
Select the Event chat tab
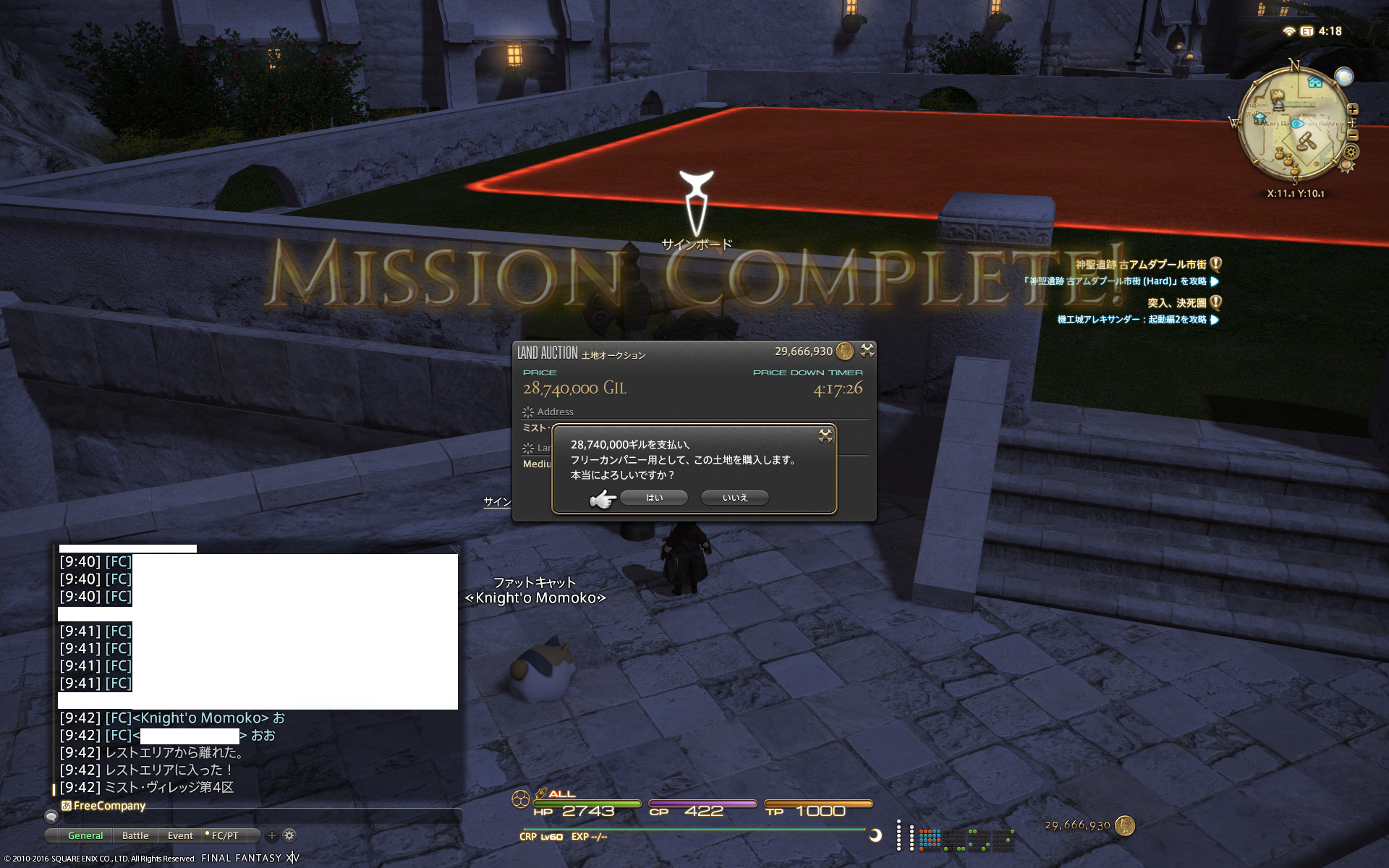[180, 835]
